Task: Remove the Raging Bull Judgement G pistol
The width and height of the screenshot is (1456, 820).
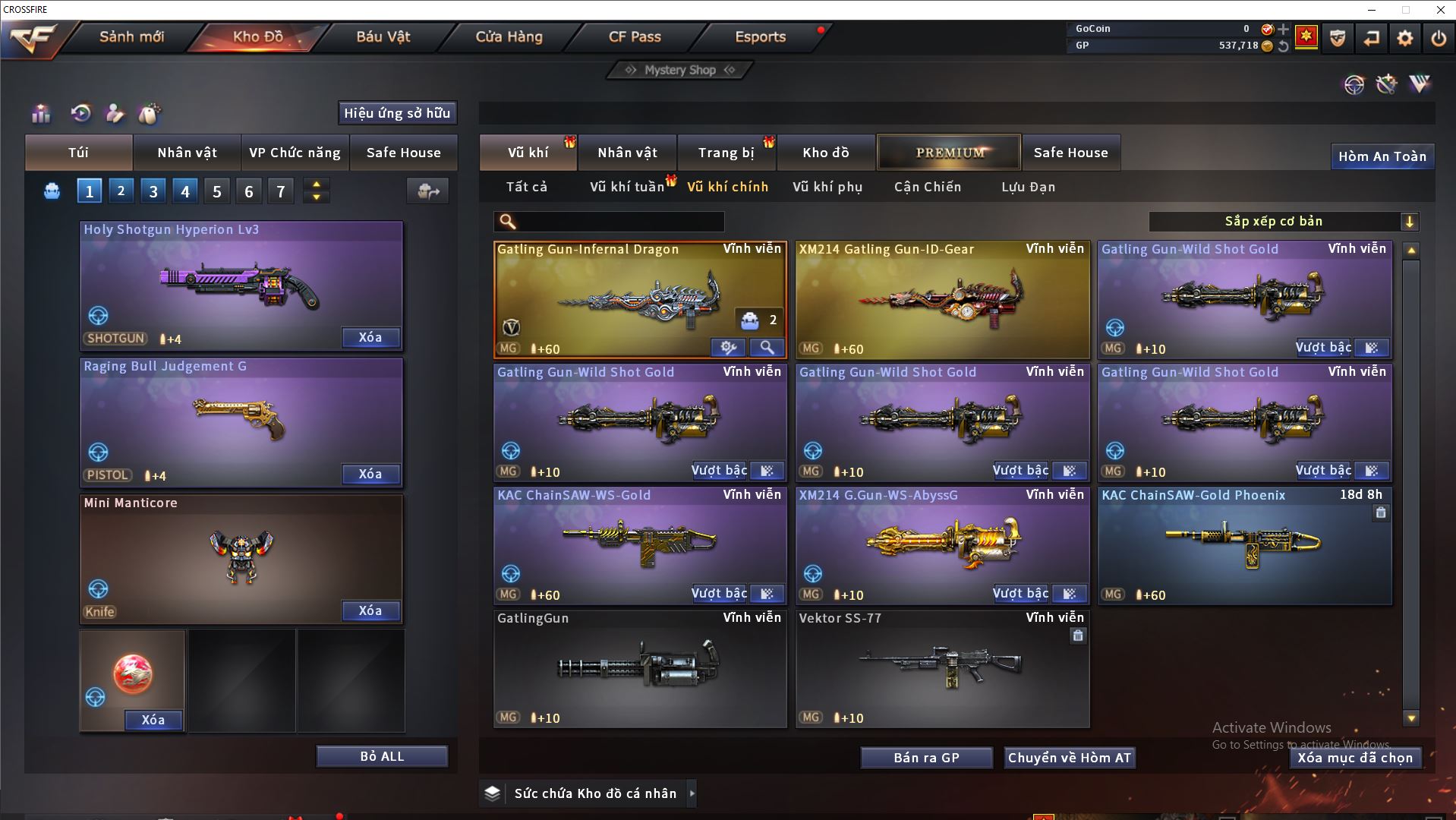Action: tap(370, 474)
